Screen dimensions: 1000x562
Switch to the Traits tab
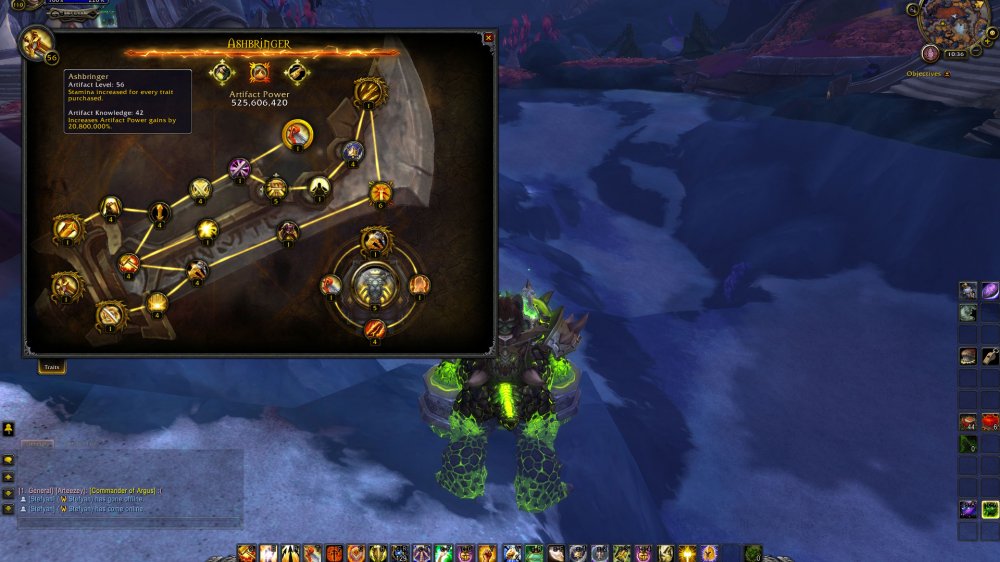point(52,367)
